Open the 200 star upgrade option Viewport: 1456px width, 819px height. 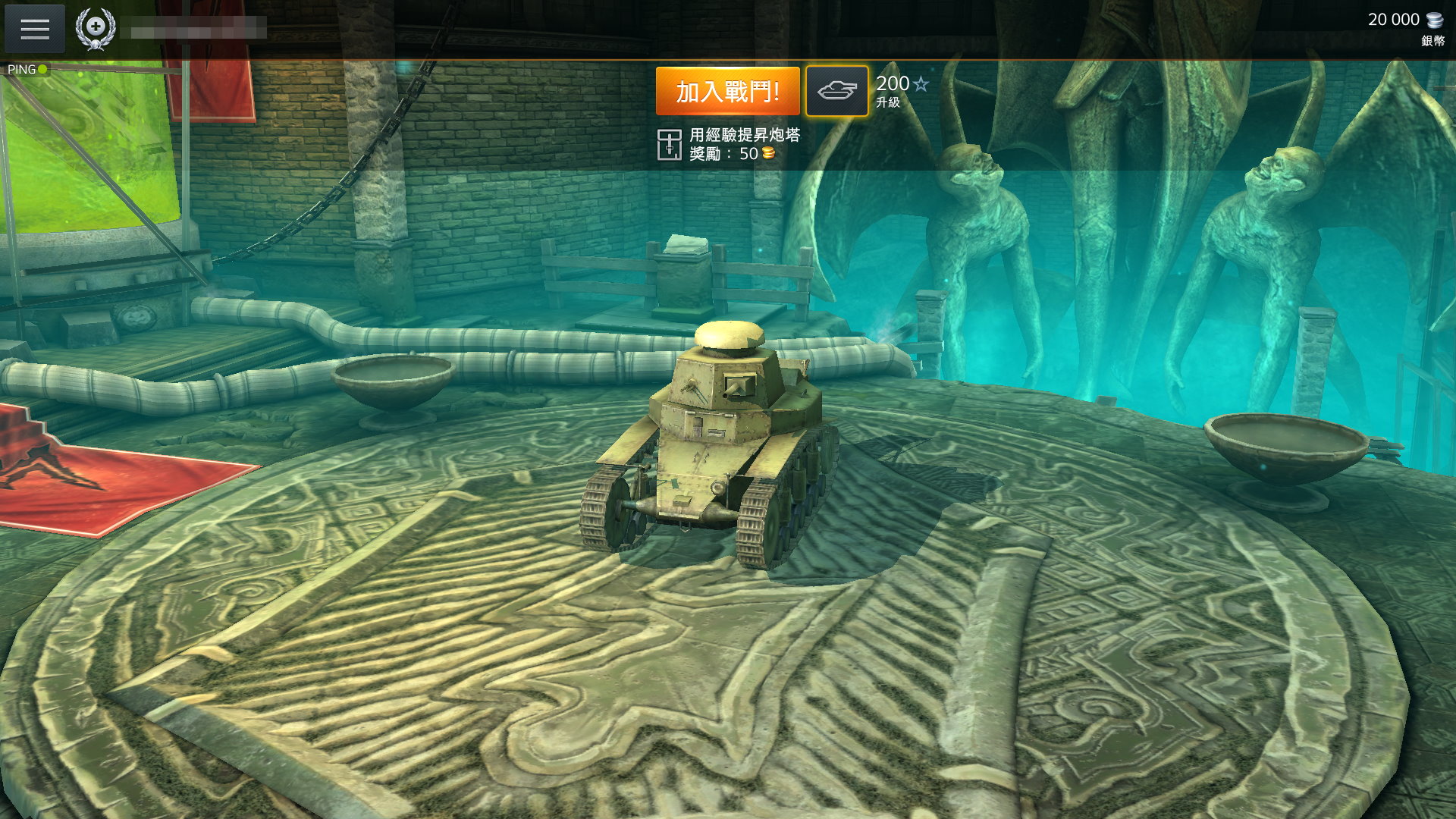click(902, 90)
